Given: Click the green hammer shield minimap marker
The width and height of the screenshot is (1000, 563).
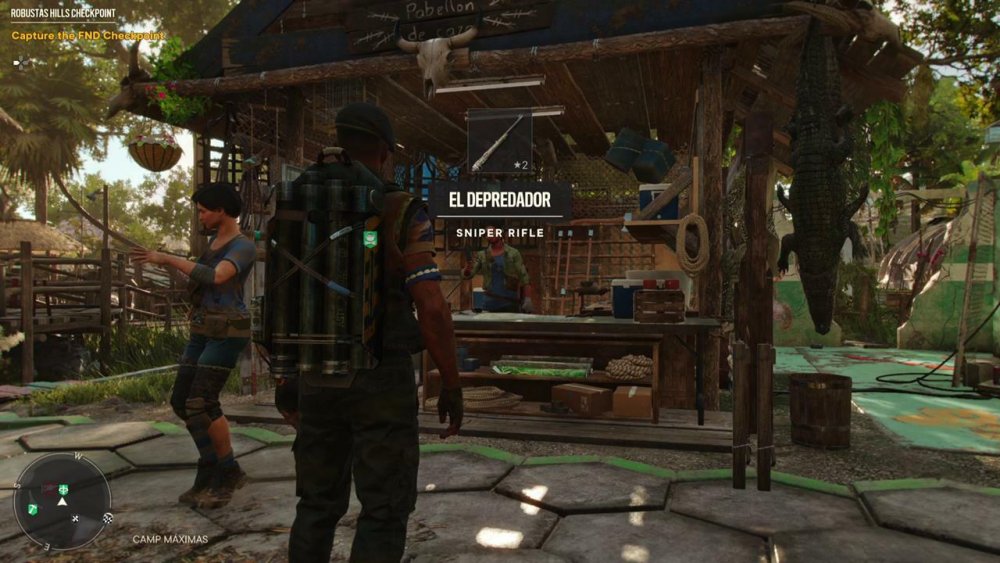Looking at the screenshot, I should [x=32, y=509].
